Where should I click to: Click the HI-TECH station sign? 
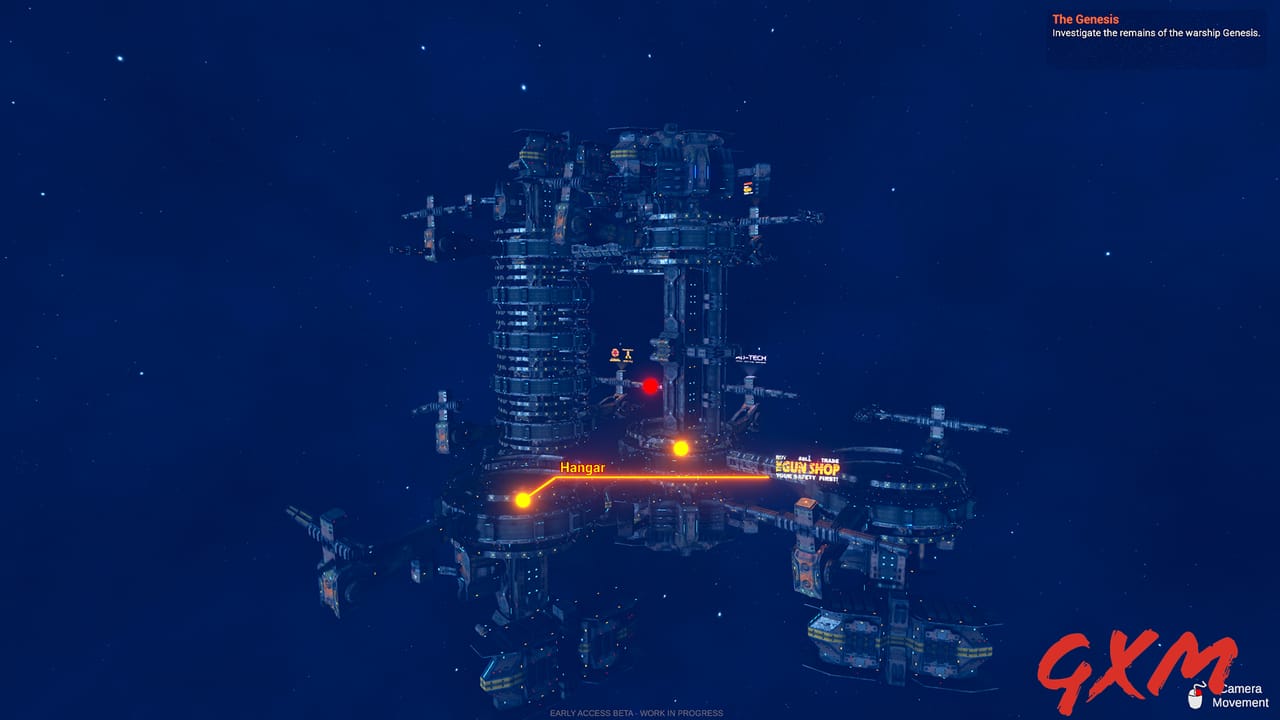click(750, 358)
